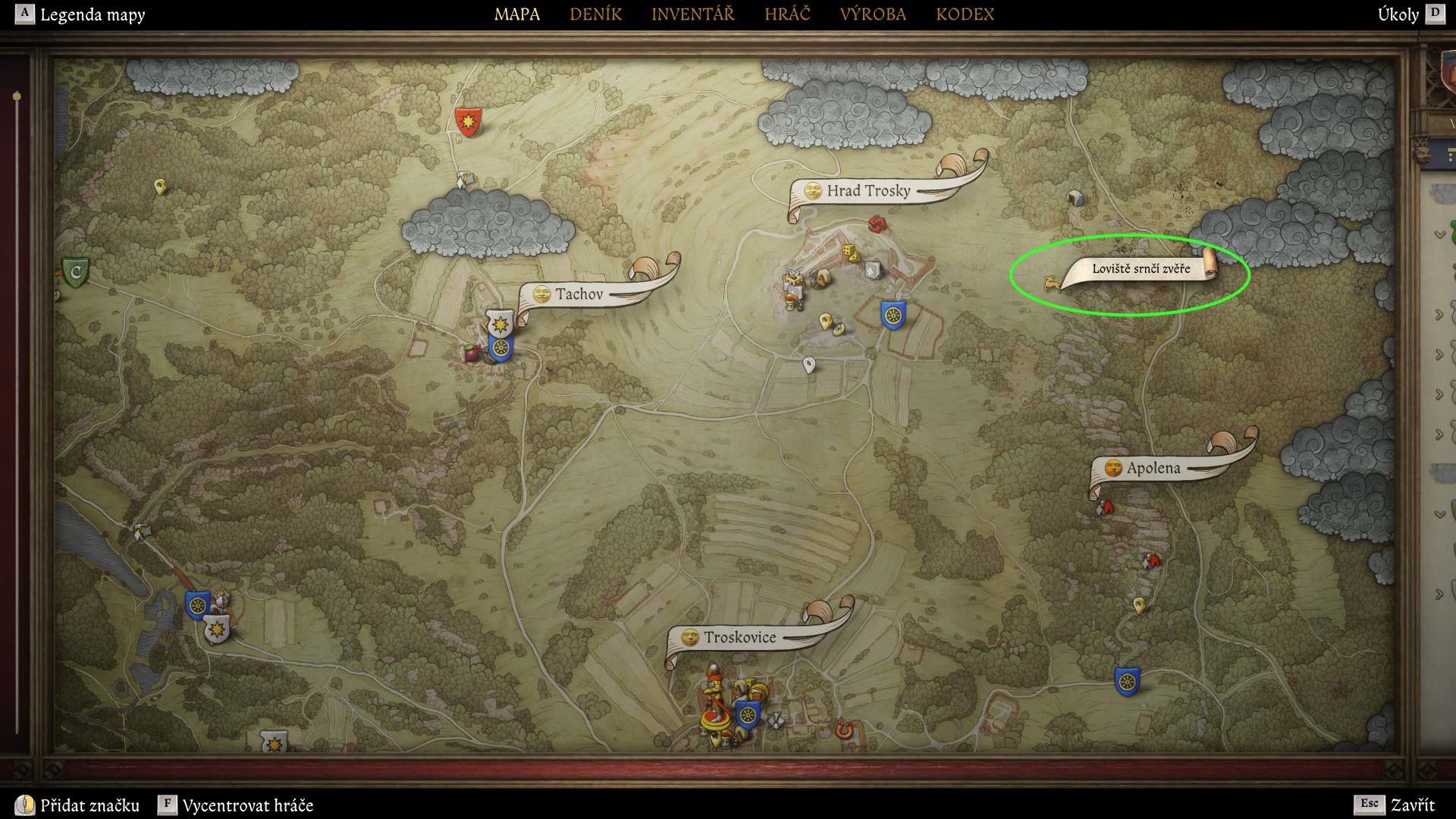Select the Tachov location banner

pos(579,294)
